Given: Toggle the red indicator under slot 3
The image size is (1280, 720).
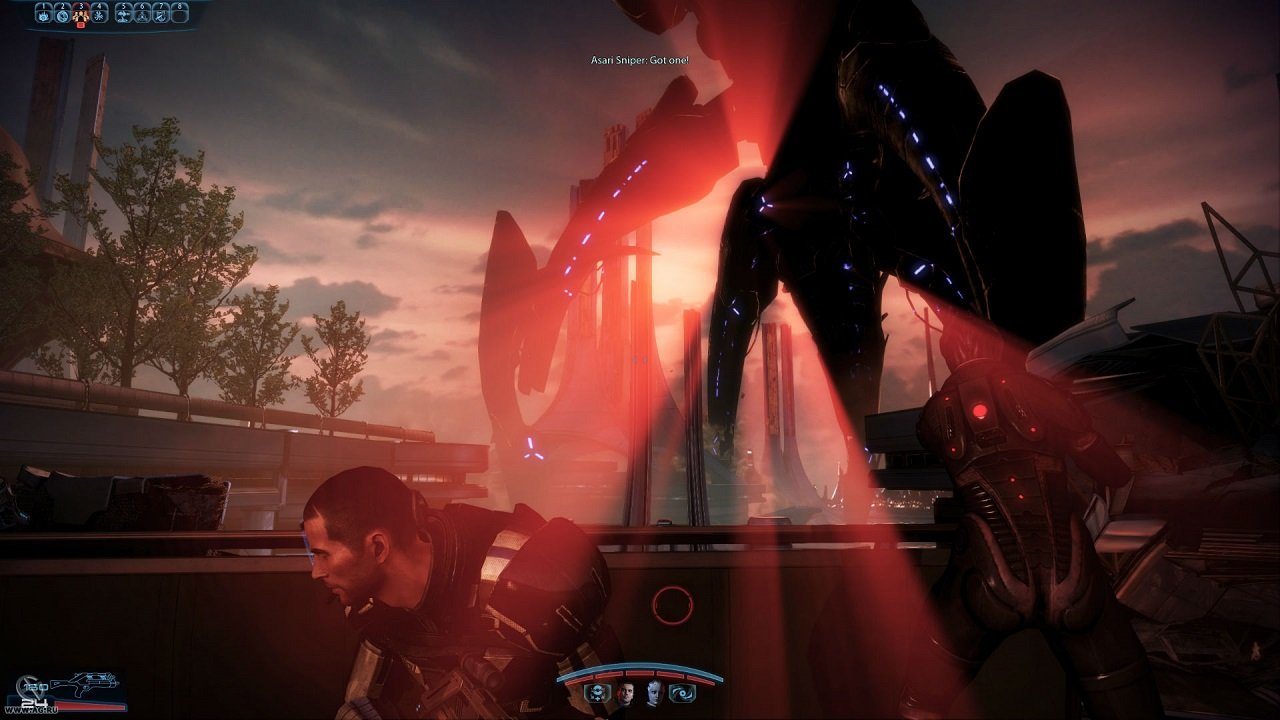Looking at the screenshot, I should [x=81, y=25].
